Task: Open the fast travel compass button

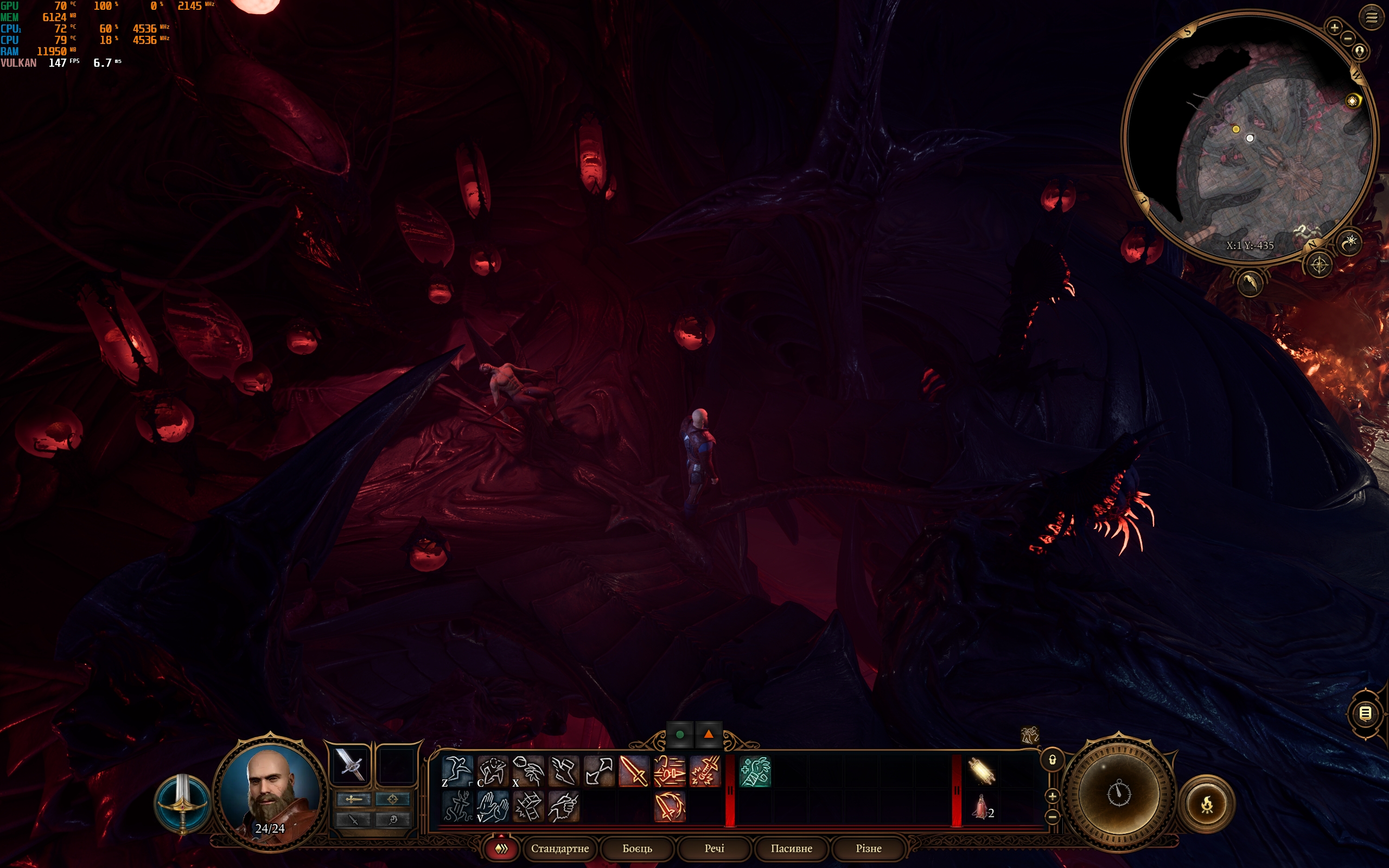Action: 1319,265
